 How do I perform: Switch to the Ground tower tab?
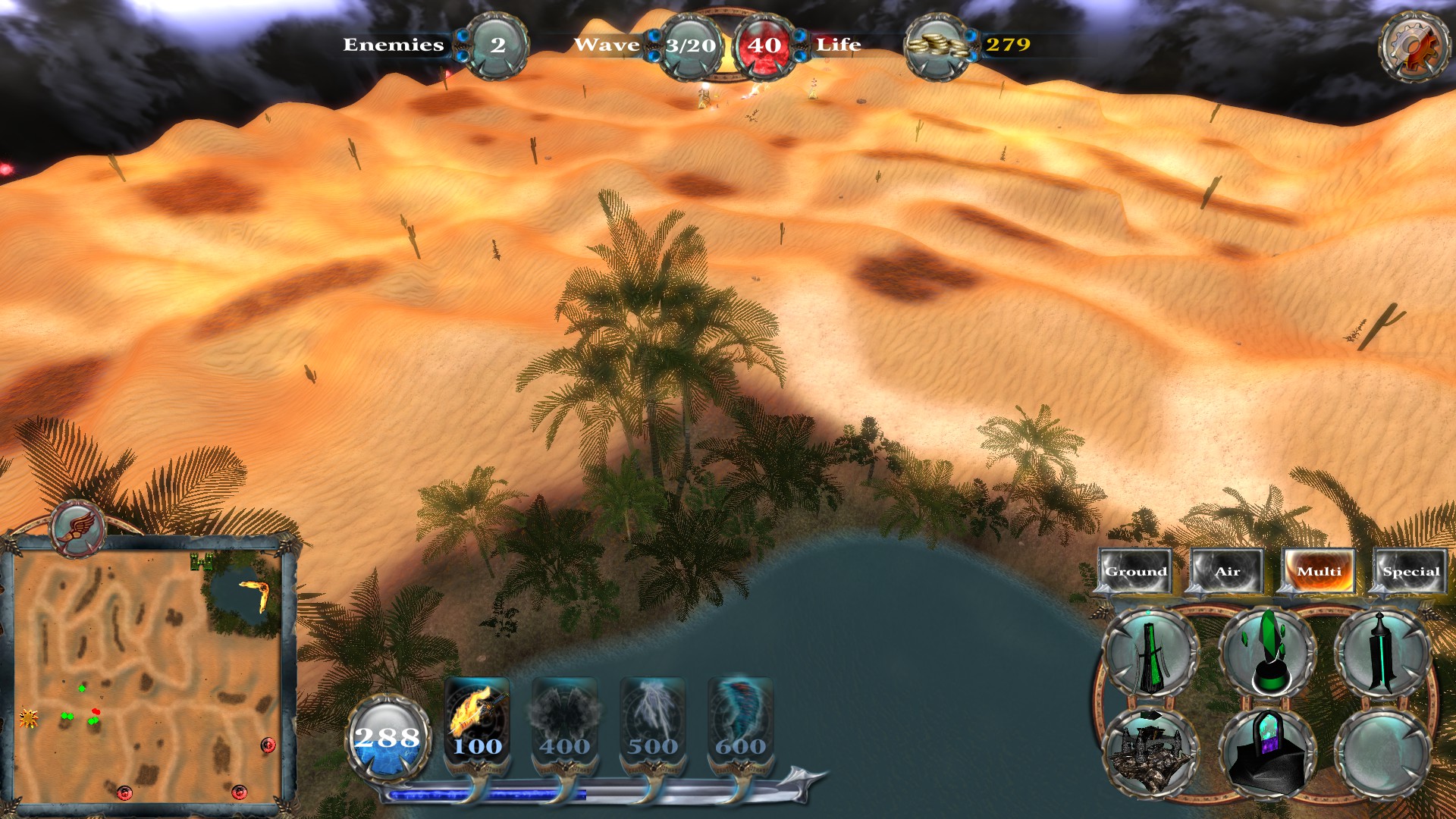pyautogui.click(x=1135, y=571)
